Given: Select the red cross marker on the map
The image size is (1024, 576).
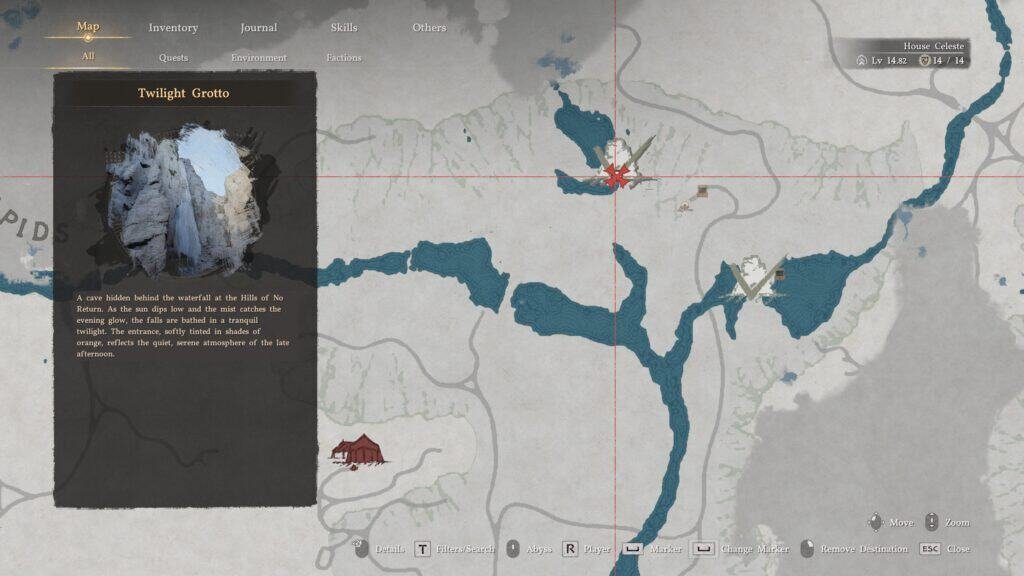Looking at the screenshot, I should pyautogui.click(x=619, y=176).
